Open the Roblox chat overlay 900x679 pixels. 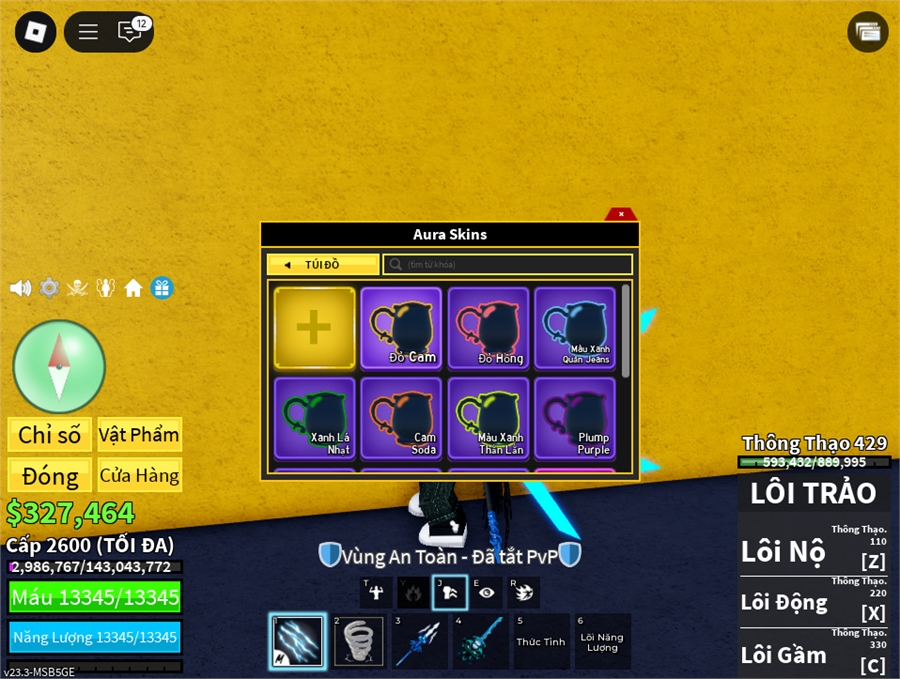click(x=131, y=32)
